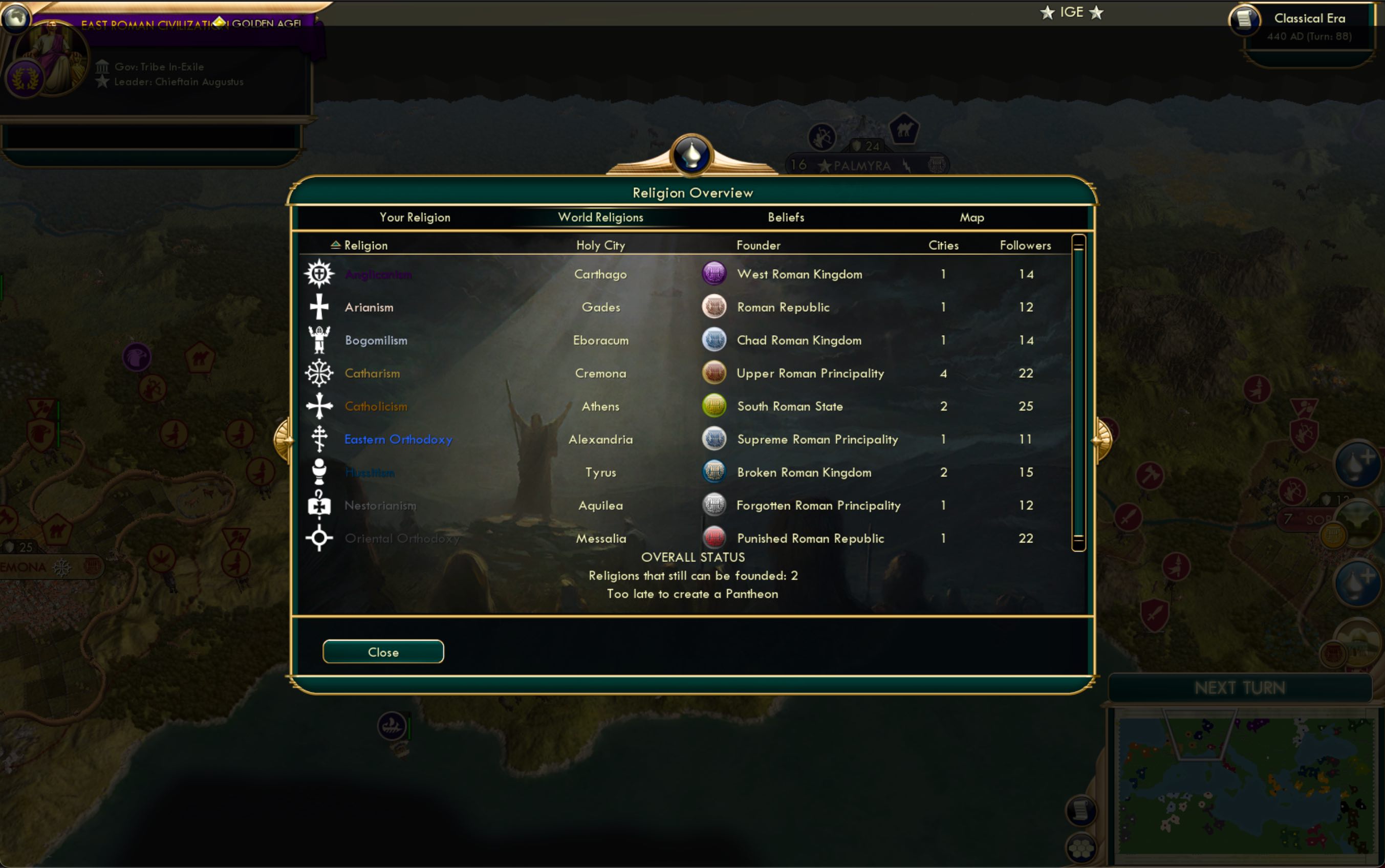This screenshot has height=868, width=1385.
Task: Open the Classical Era info scroll
Action: [1245, 20]
